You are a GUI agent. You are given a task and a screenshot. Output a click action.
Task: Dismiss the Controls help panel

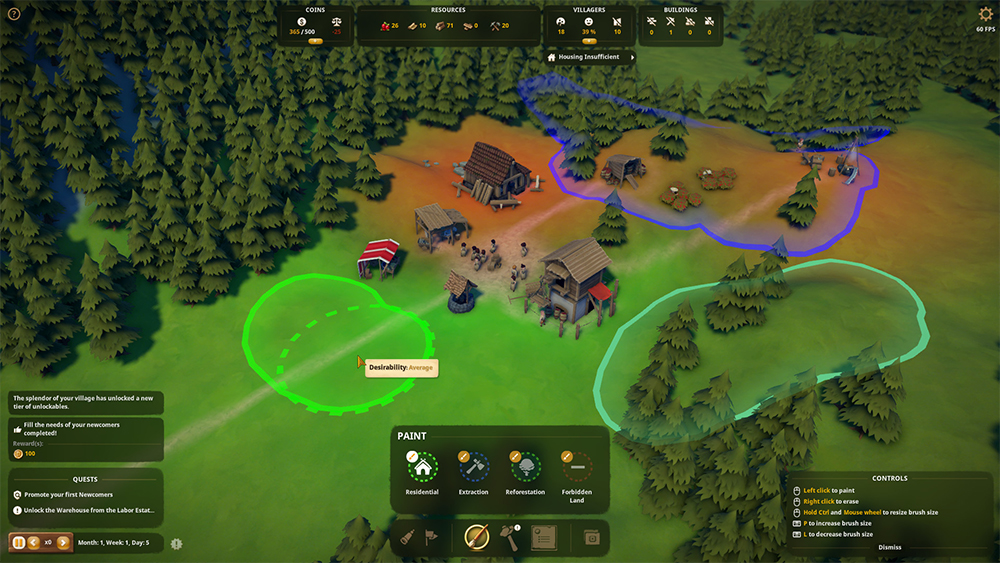889,547
